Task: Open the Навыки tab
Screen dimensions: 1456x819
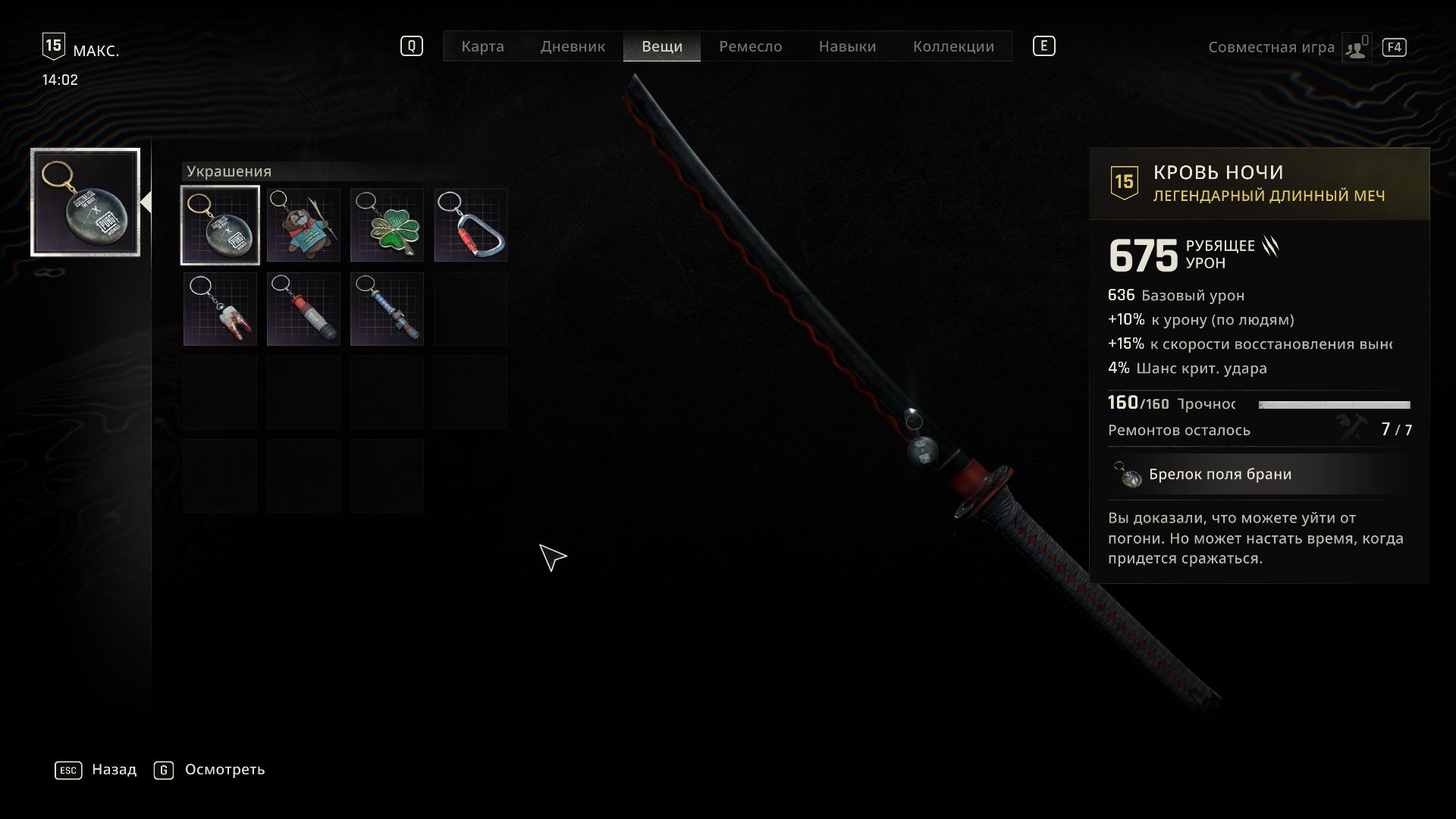Action: point(847,46)
